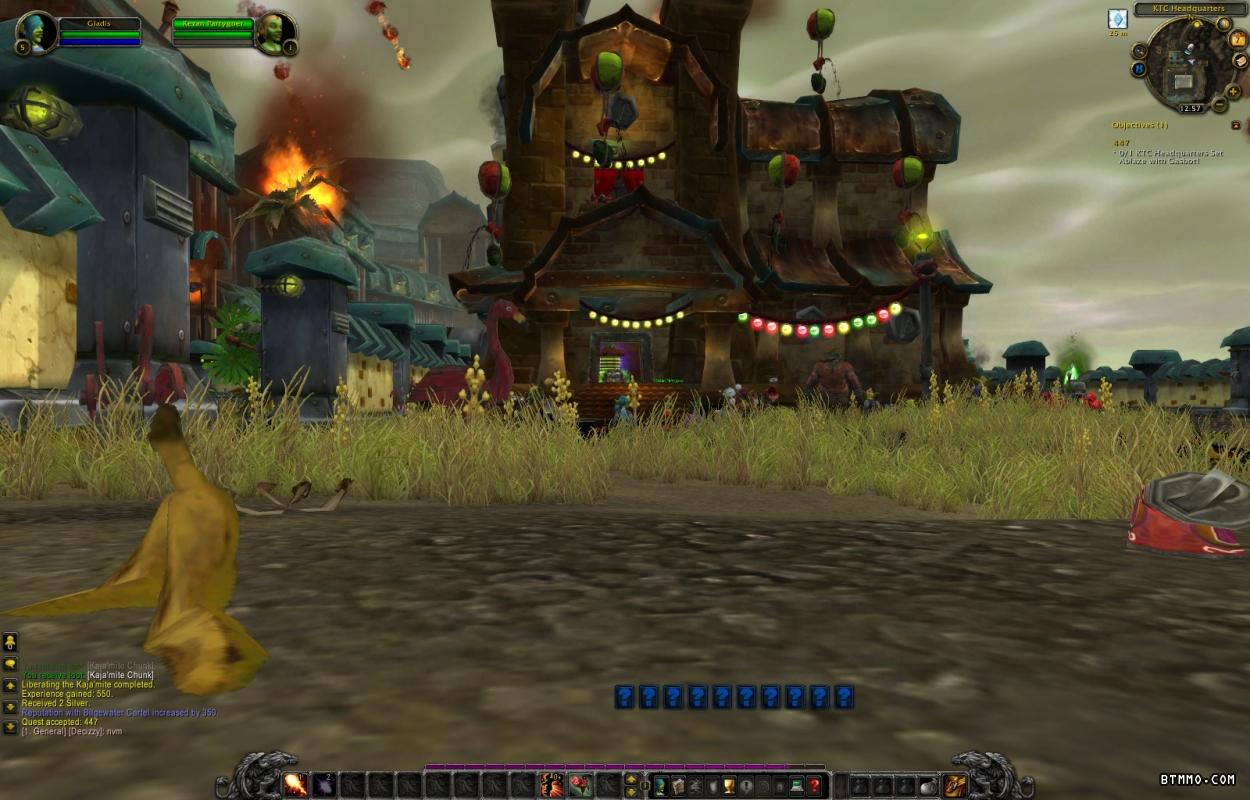
Task: Click the blue round button left of the minimap
Action: (x=1138, y=69)
